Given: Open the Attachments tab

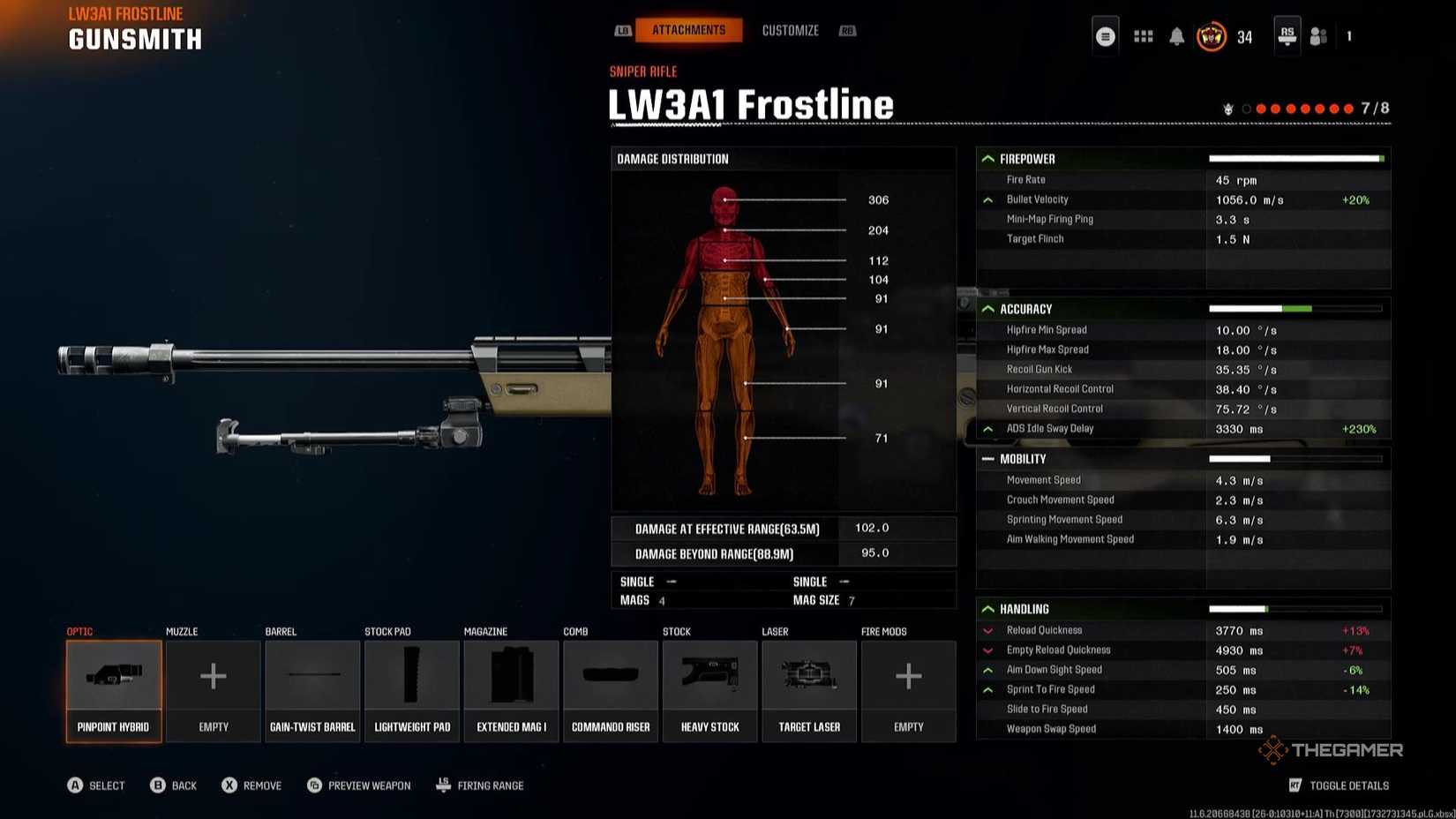Looking at the screenshot, I should [689, 29].
